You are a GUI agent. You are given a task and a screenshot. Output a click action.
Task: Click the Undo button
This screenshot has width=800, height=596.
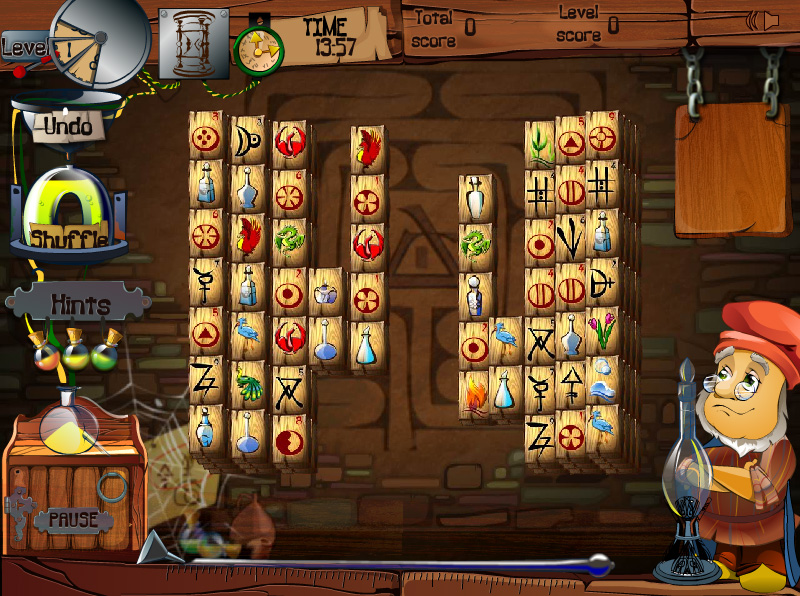click(68, 127)
